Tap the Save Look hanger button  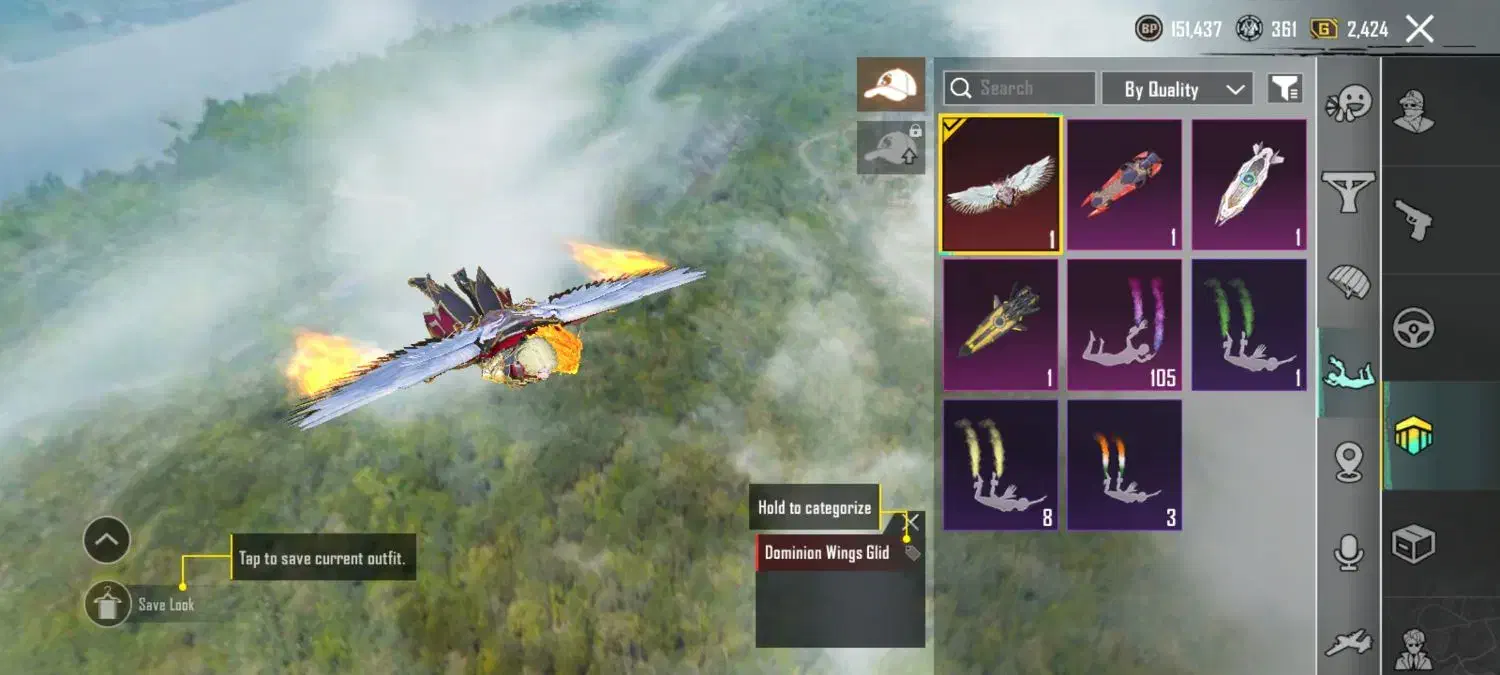point(107,604)
